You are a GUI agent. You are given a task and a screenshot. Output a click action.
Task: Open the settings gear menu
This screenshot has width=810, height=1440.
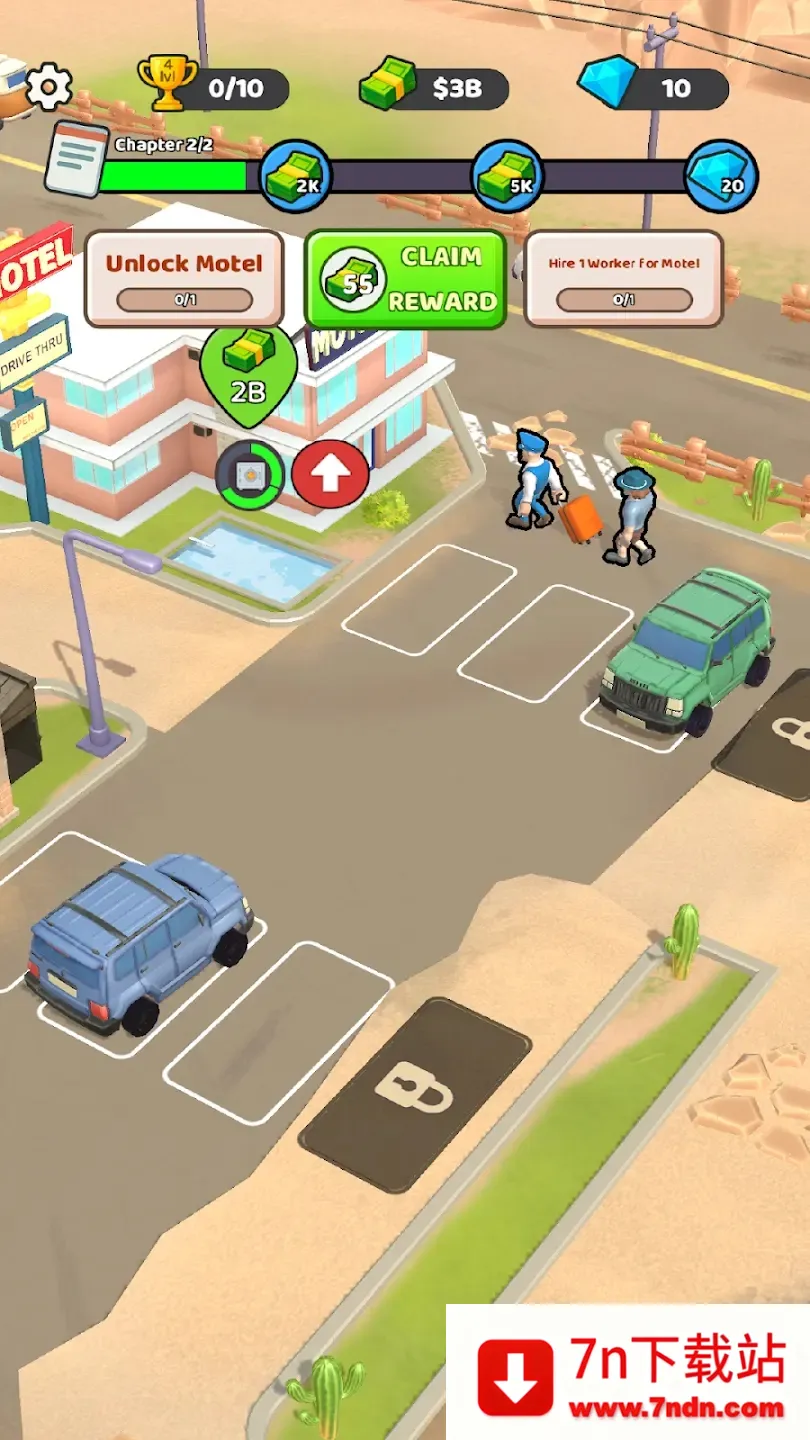(48, 87)
